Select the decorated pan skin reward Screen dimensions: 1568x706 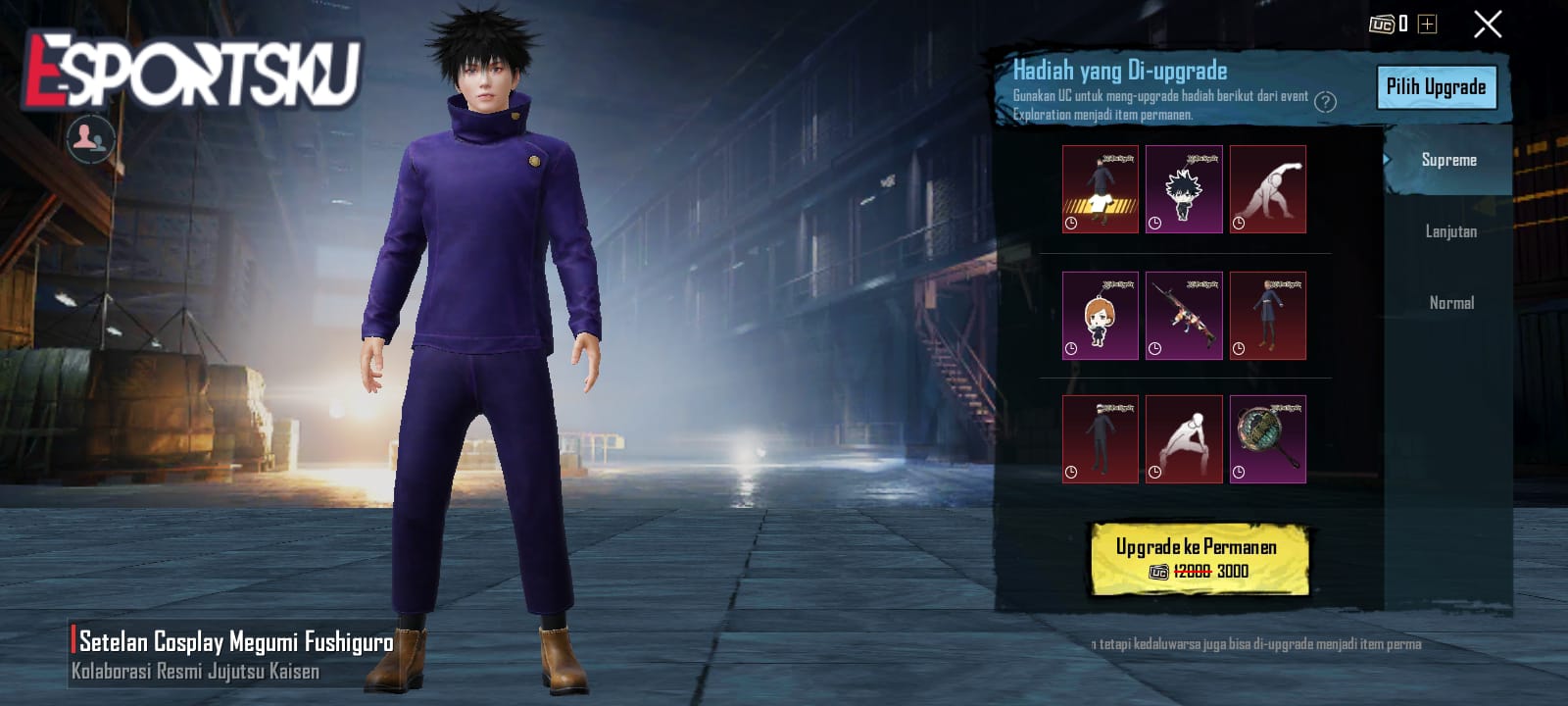click(x=1269, y=439)
